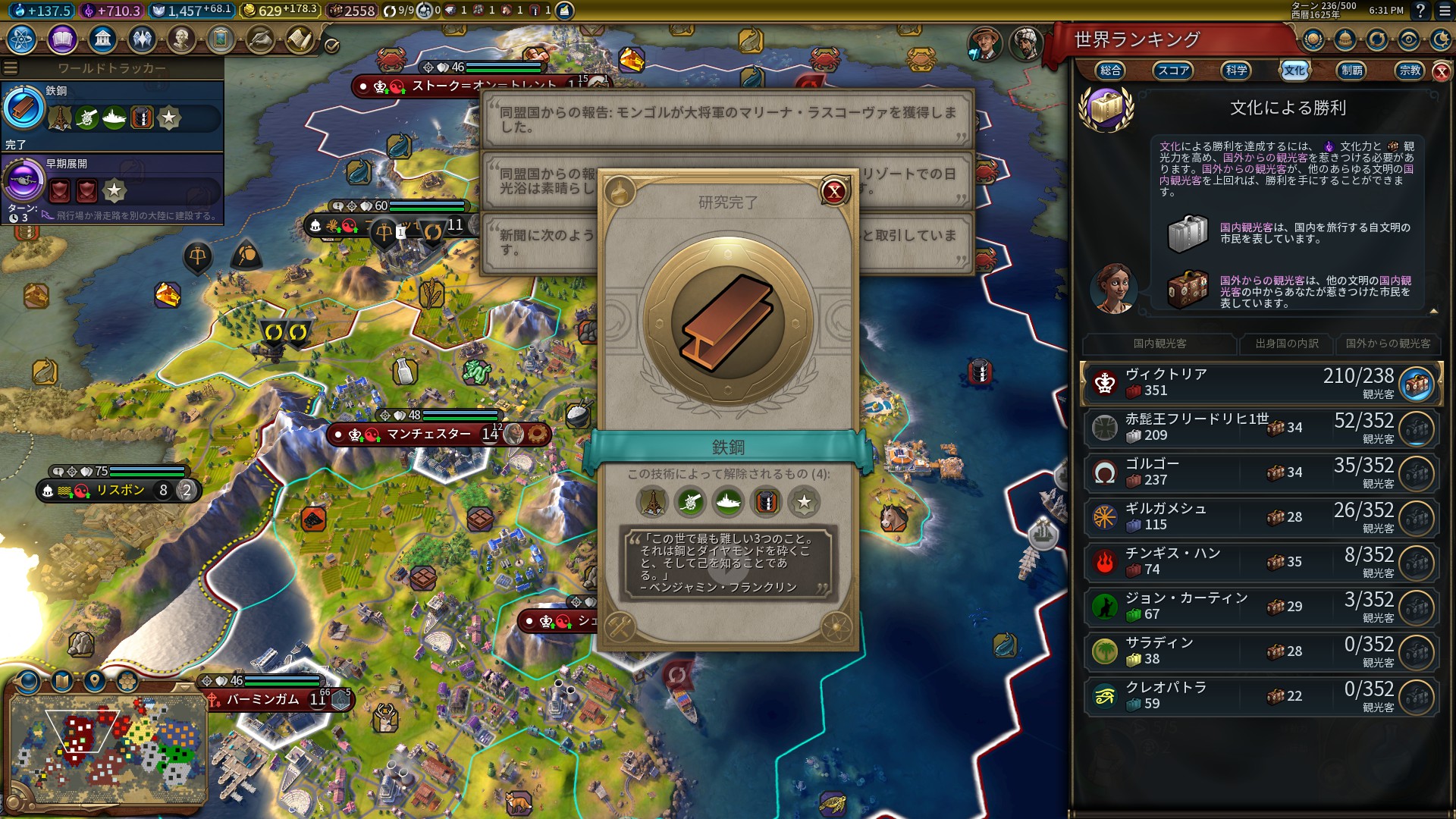Open the help question mark button
This screenshot has height=819, width=1456.
(x=1420, y=11)
